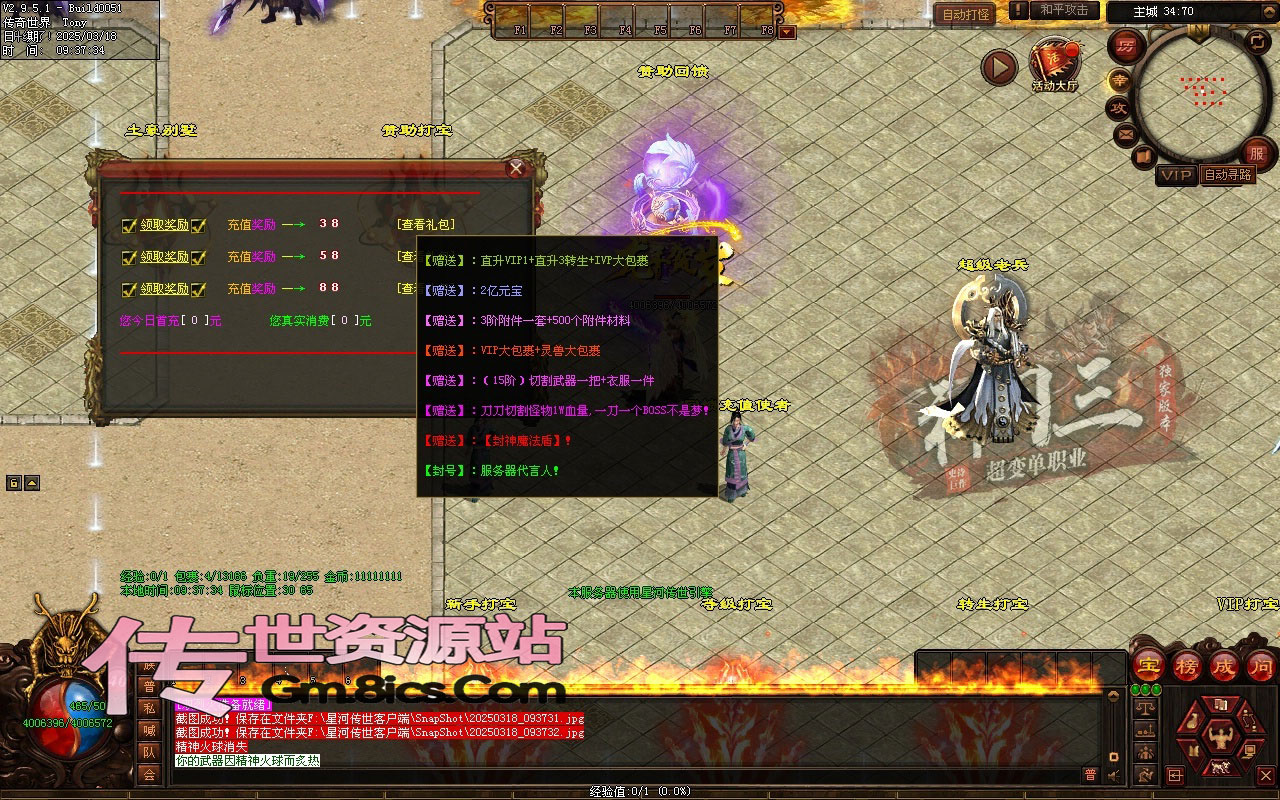Click the round play arrow button
The width and height of the screenshot is (1280, 800).
998,67
